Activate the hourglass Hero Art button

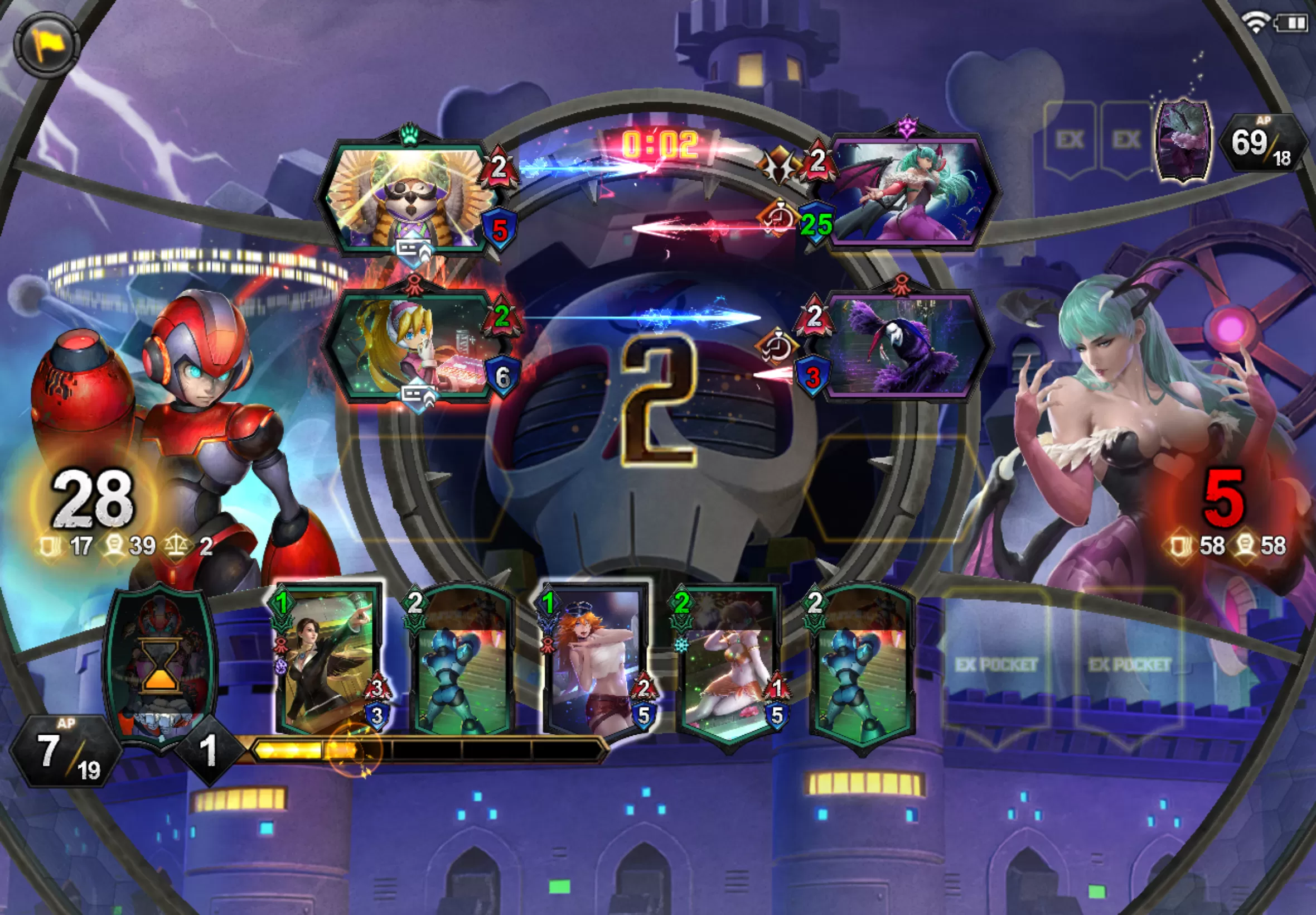[161, 668]
